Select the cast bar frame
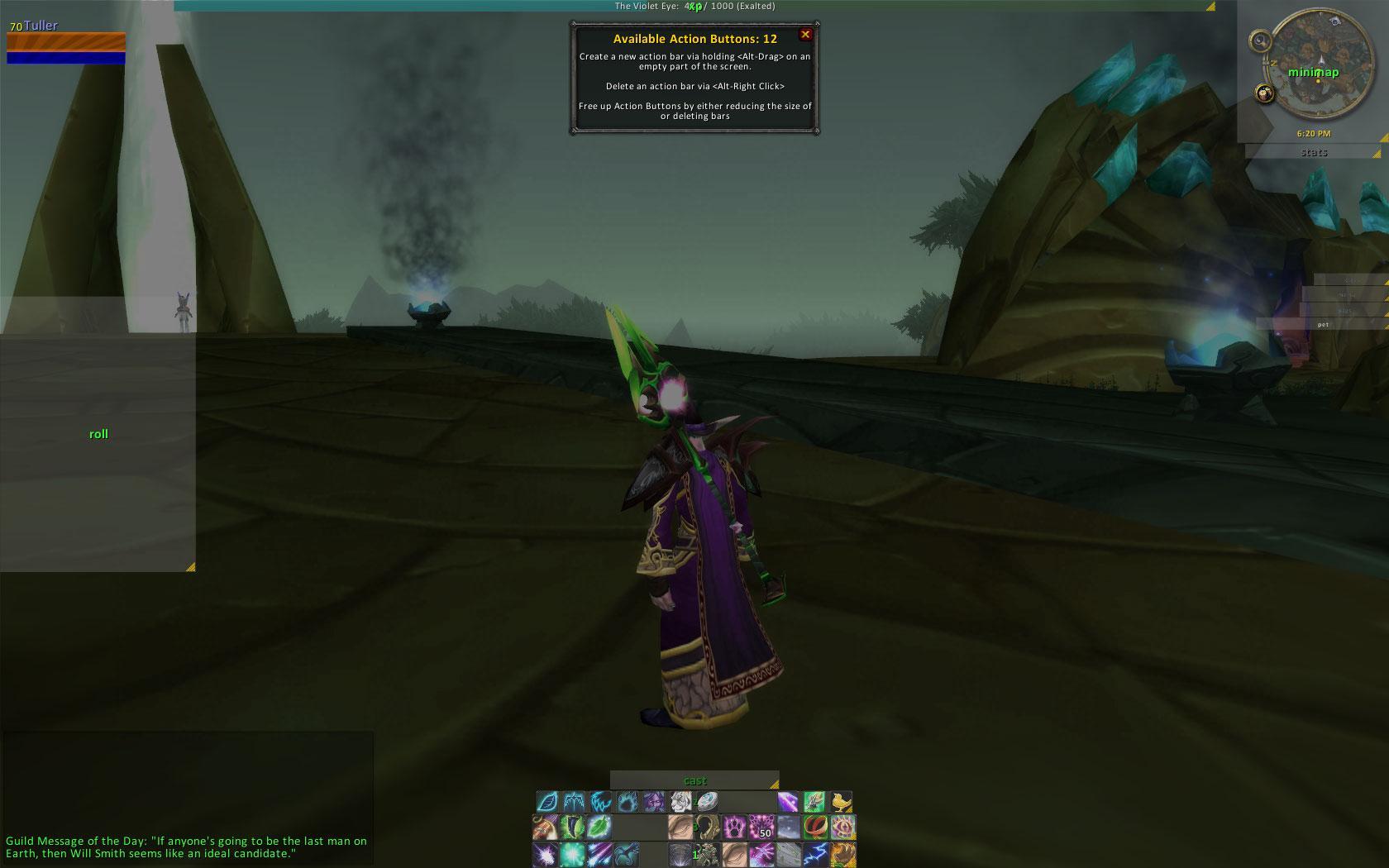 [x=694, y=780]
